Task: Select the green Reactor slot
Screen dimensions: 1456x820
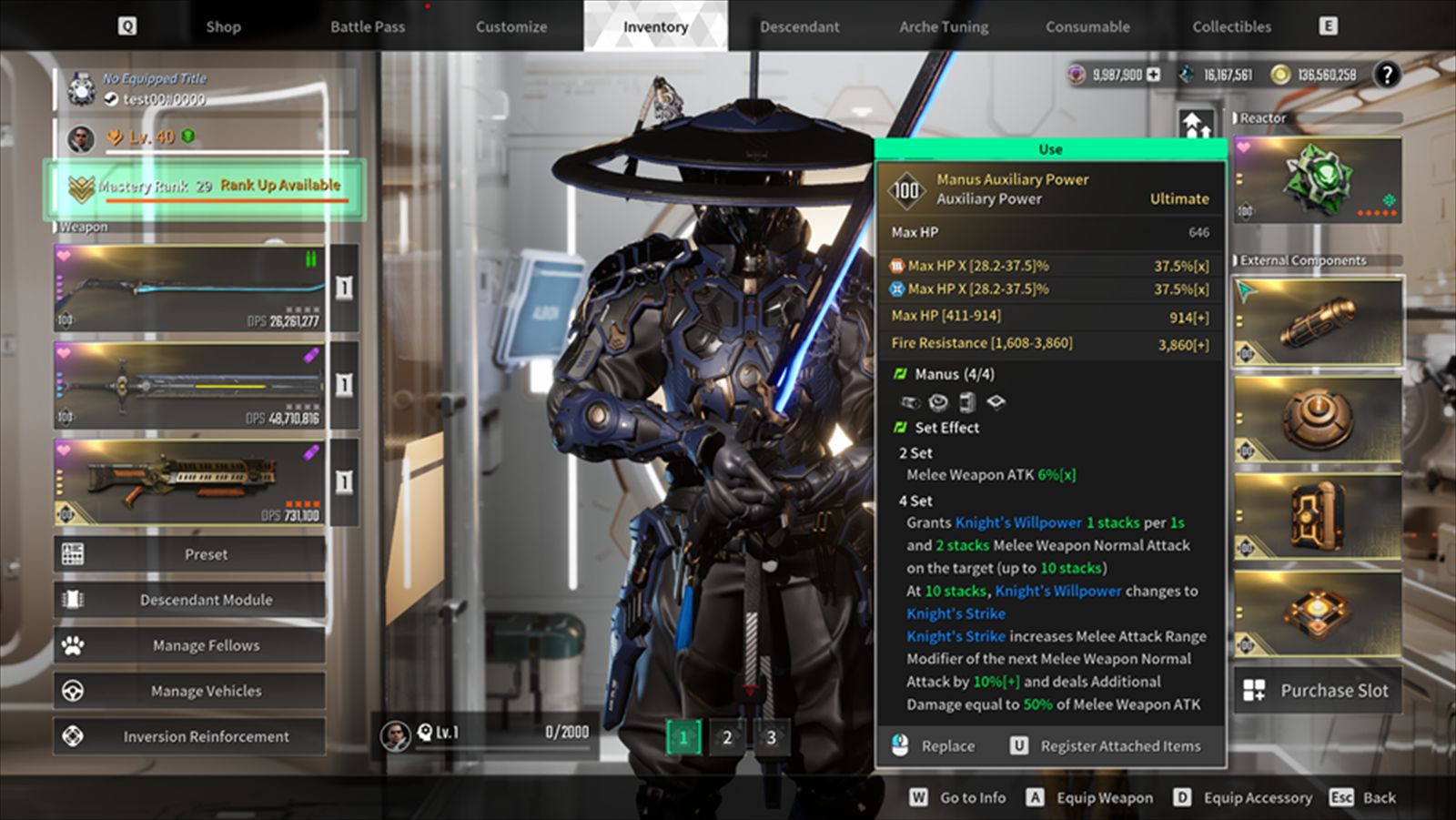Action: [1318, 180]
